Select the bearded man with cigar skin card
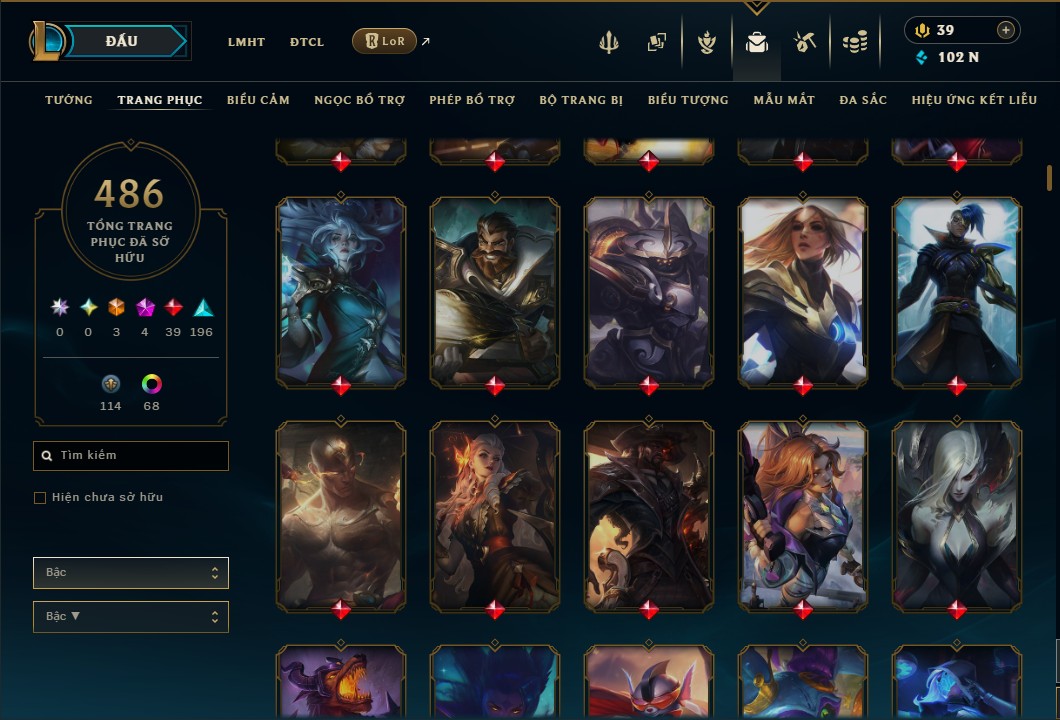This screenshot has width=1060, height=720. pyautogui.click(x=495, y=290)
